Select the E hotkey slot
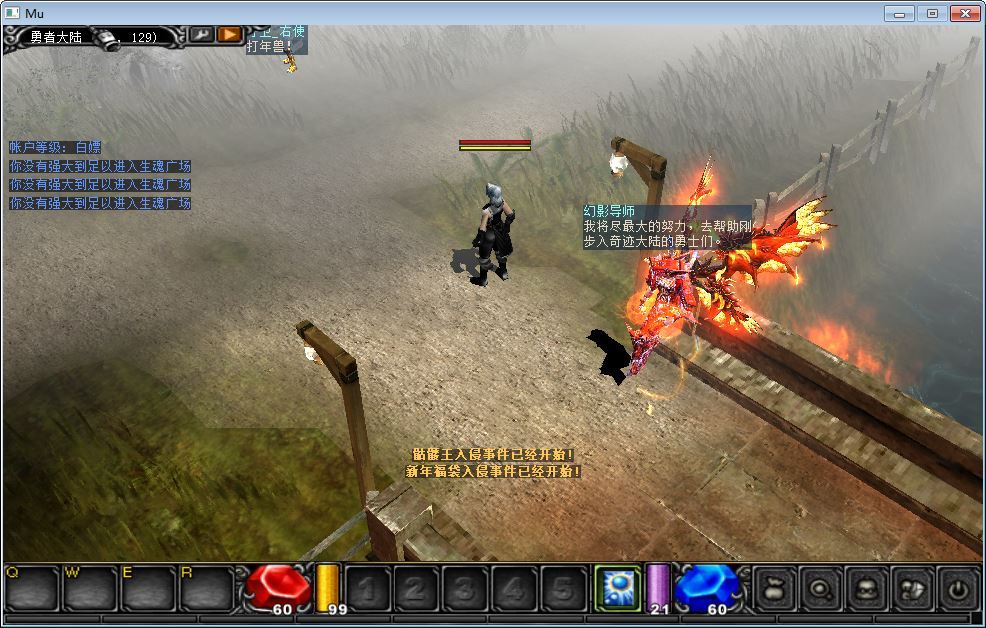 click(x=148, y=589)
